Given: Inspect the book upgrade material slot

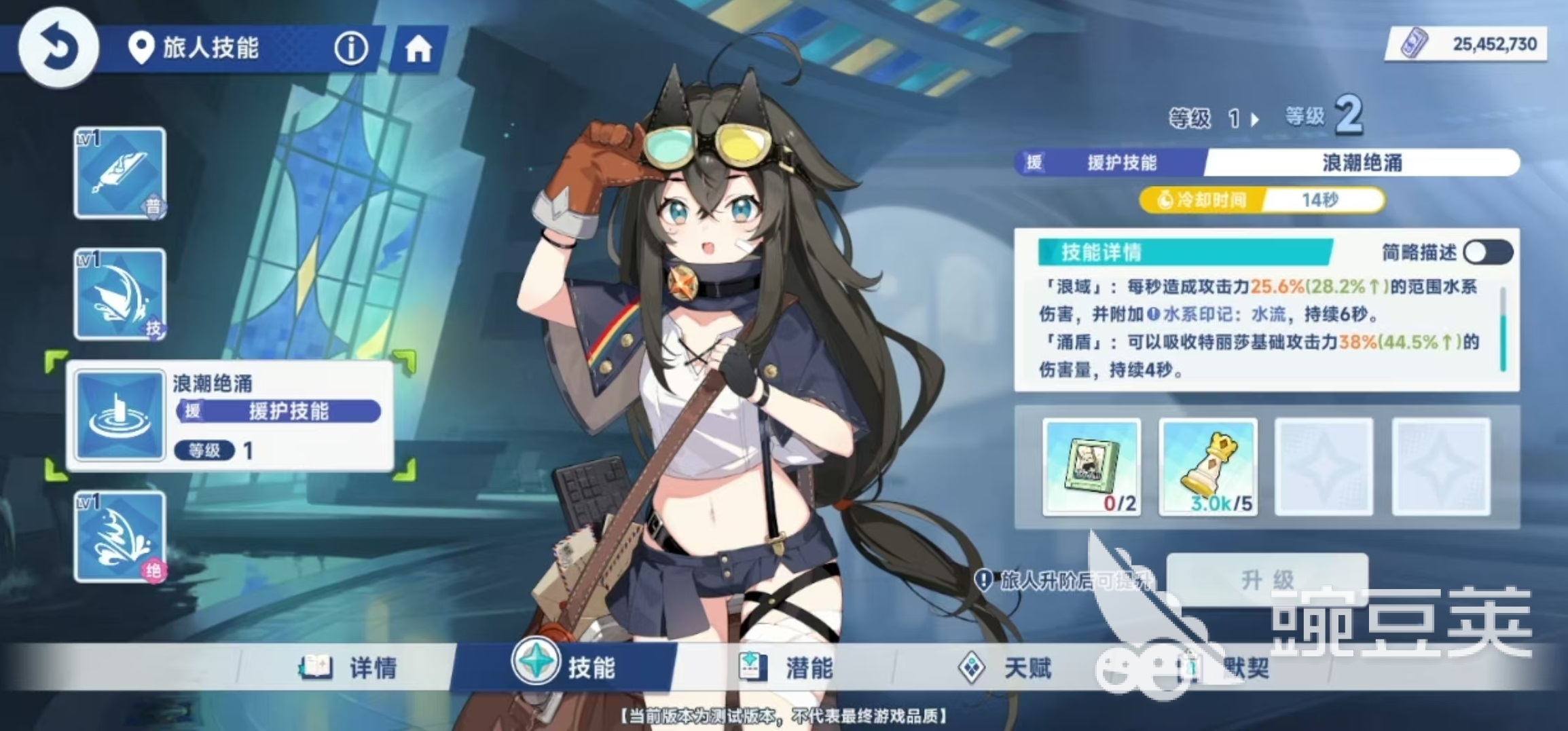Looking at the screenshot, I should (1091, 467).
